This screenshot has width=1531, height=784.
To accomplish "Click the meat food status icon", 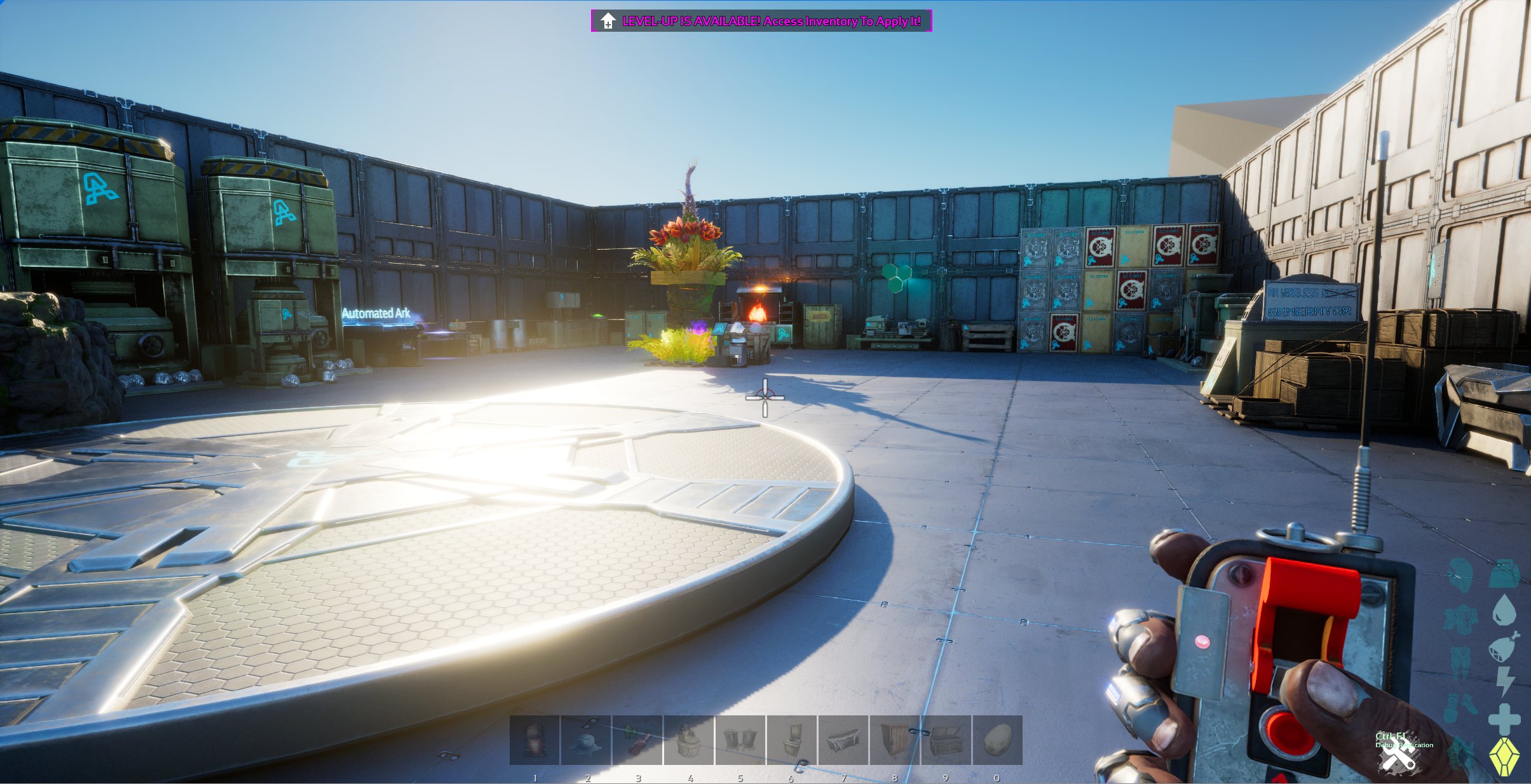I will click(1502, 647).
